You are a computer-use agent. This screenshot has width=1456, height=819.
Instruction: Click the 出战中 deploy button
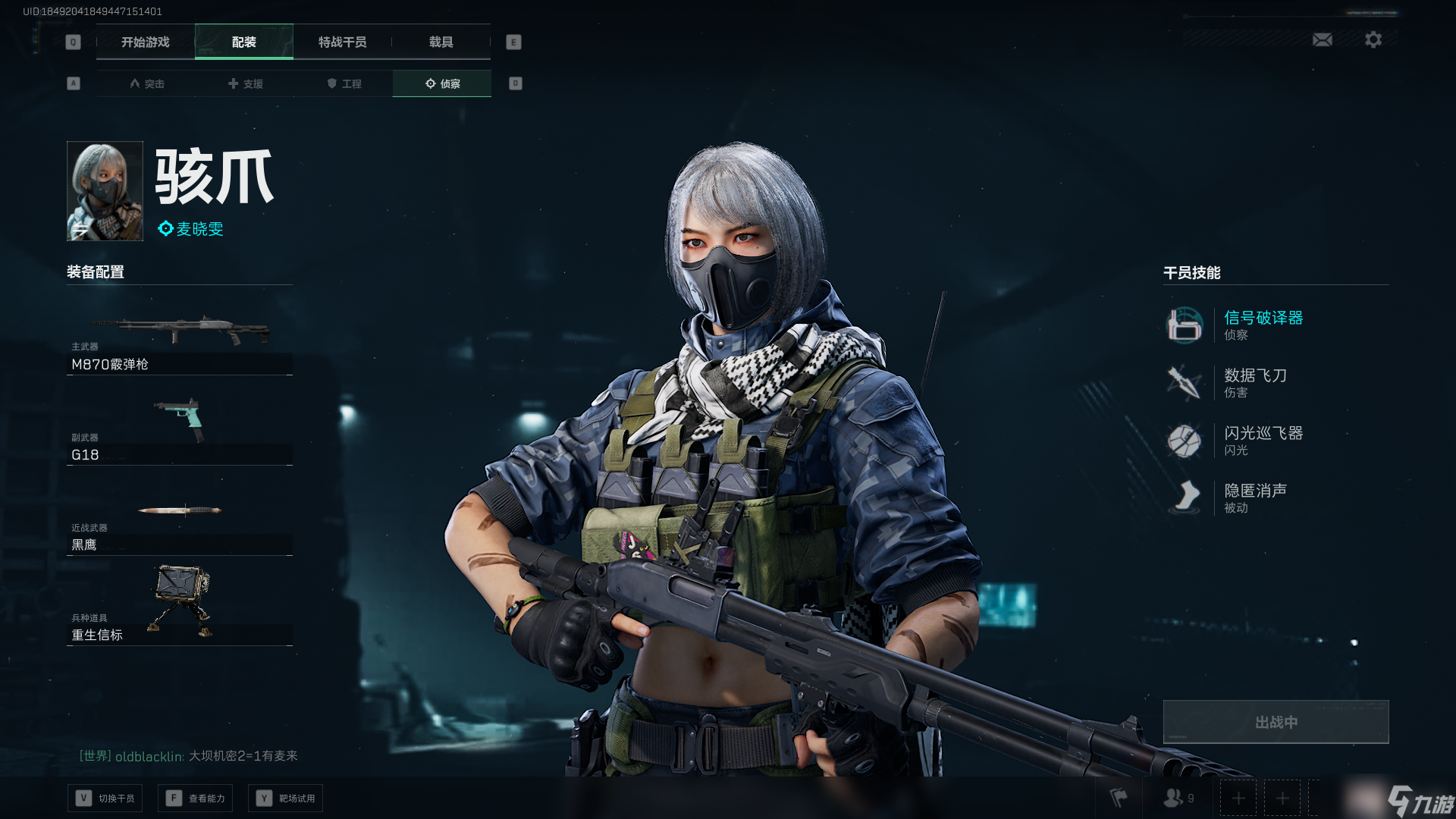tap(1276, 722)
